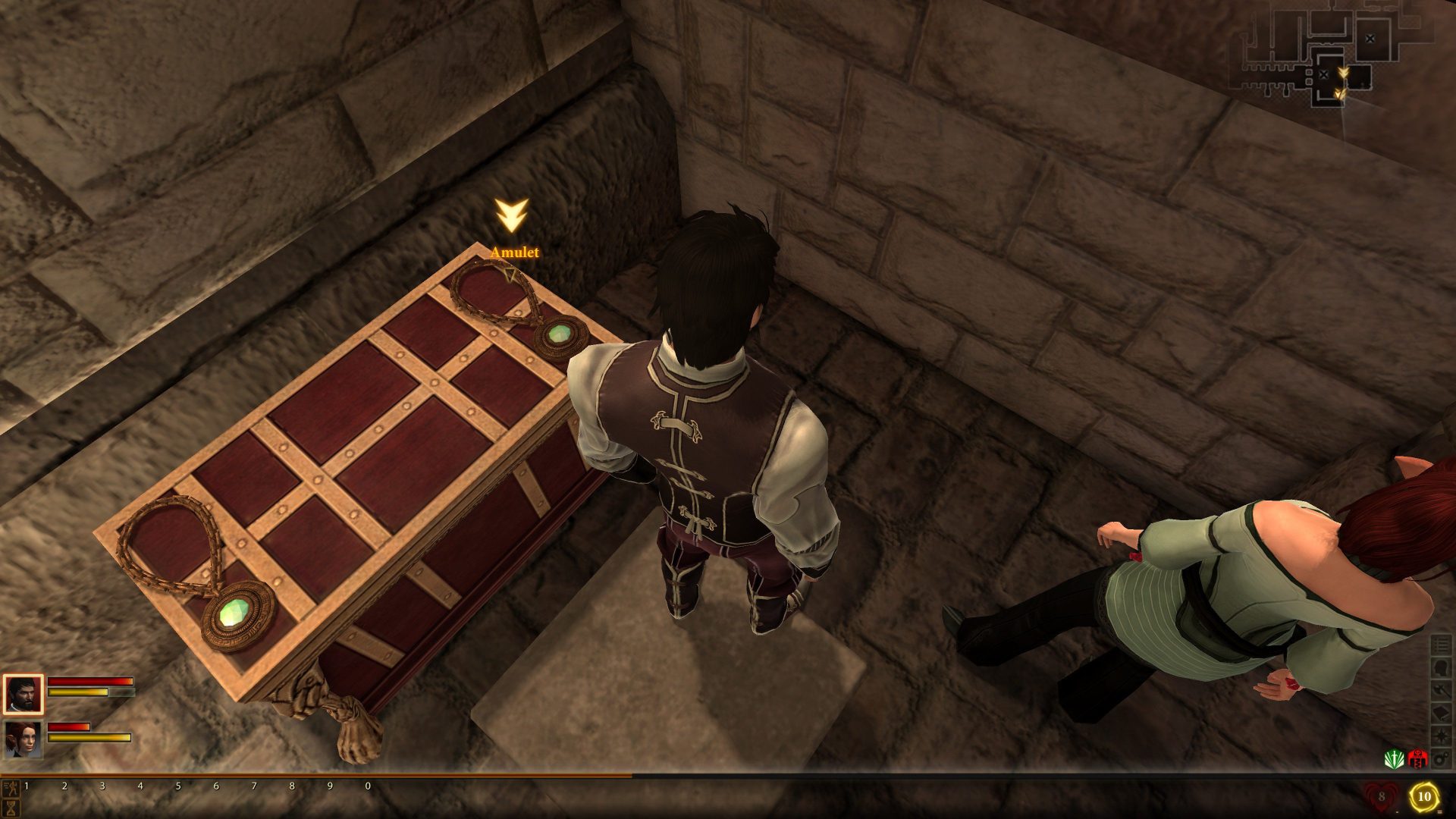
Task: Open the character head silhouette menu
Action: (x=1441, y=668)
